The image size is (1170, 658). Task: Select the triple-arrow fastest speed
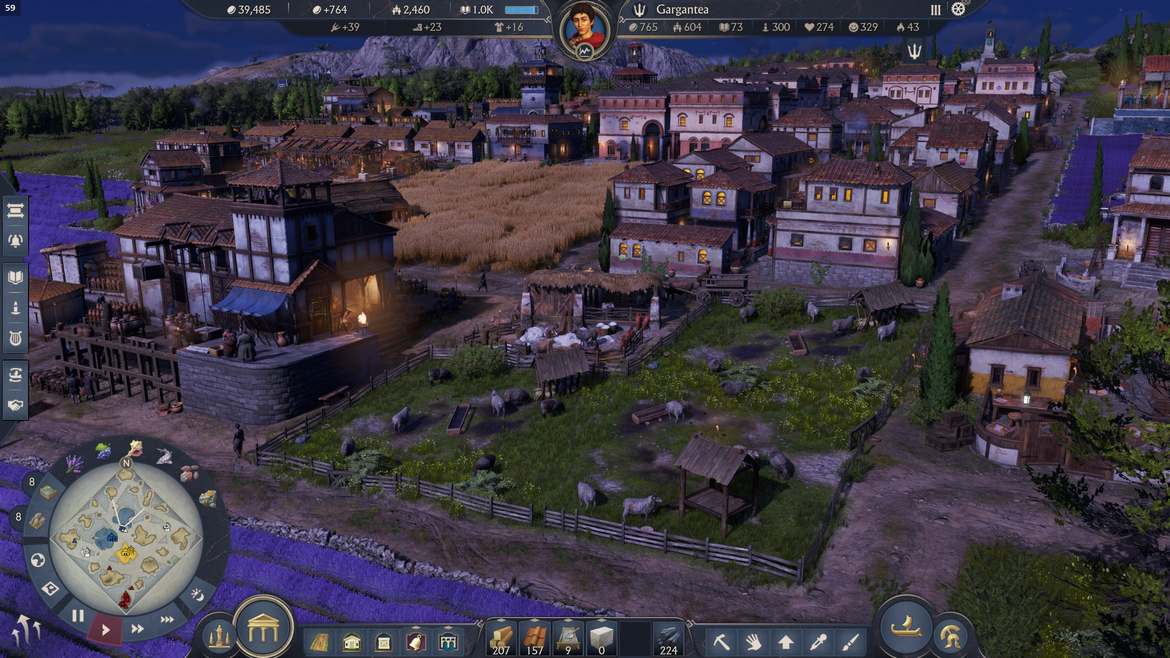168,620
